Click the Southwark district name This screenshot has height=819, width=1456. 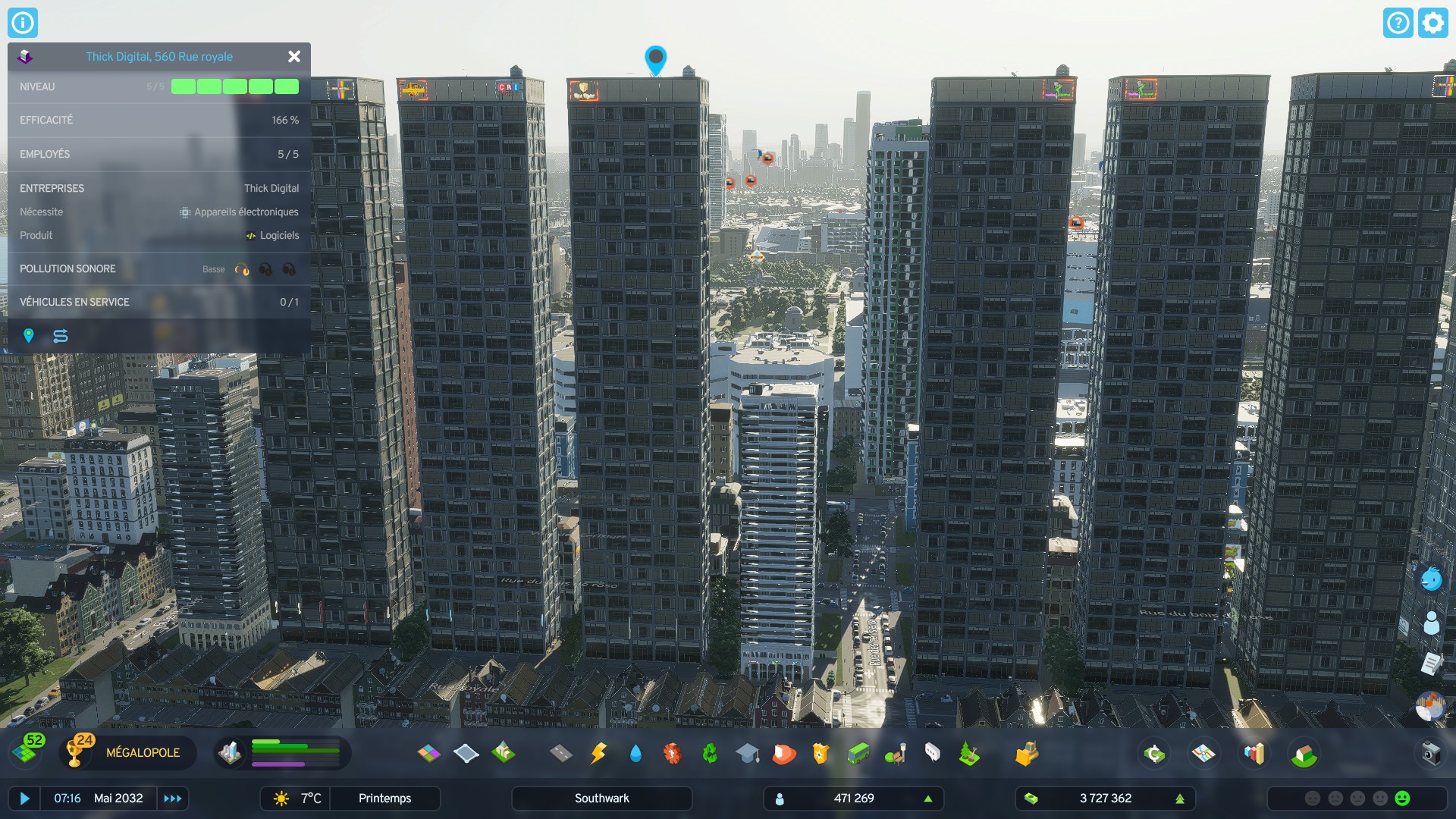(601, 798)
